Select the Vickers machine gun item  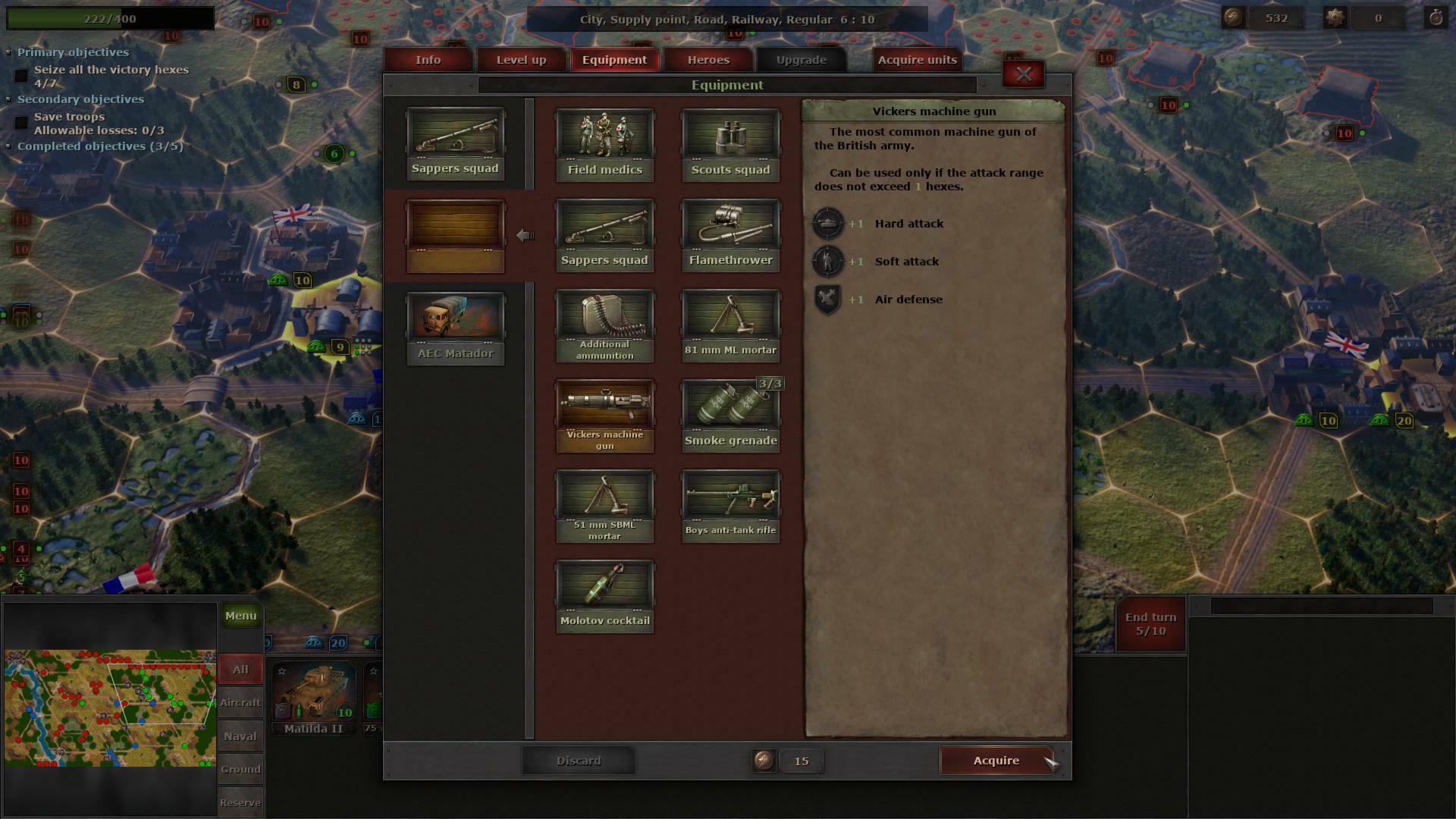(604, 406)
